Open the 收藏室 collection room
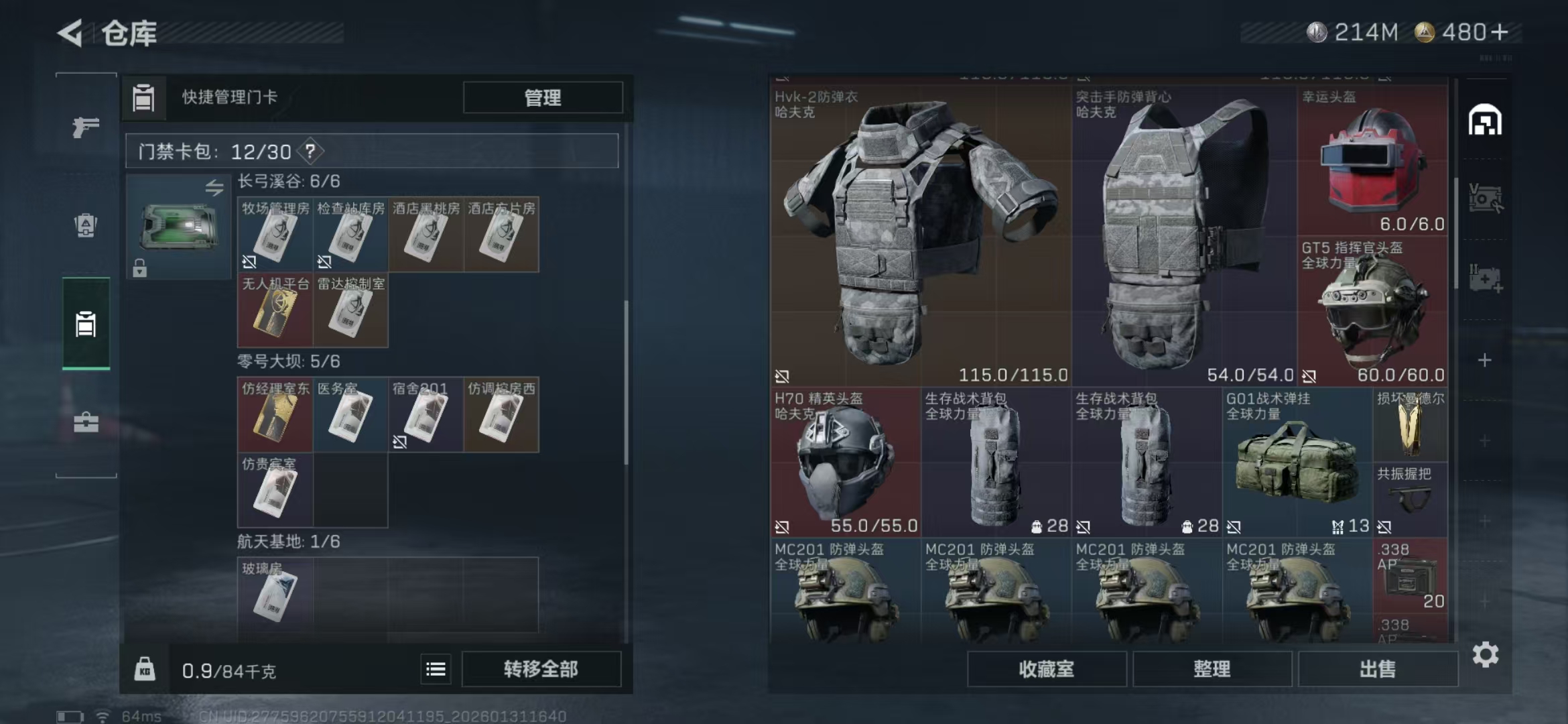This screenshot has width=1568, height=724. 1046,669
